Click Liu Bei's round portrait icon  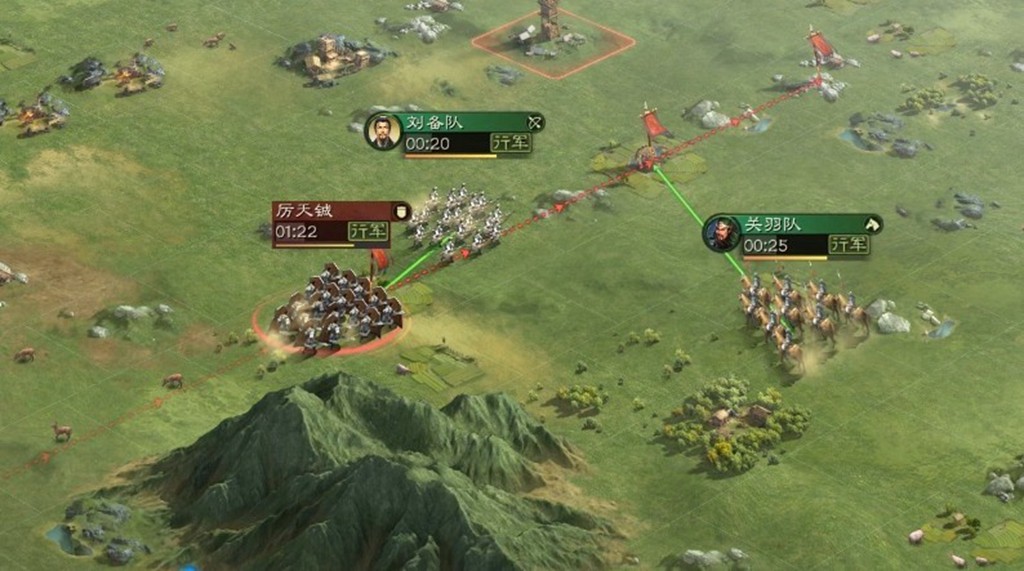(x=383, y=132)
